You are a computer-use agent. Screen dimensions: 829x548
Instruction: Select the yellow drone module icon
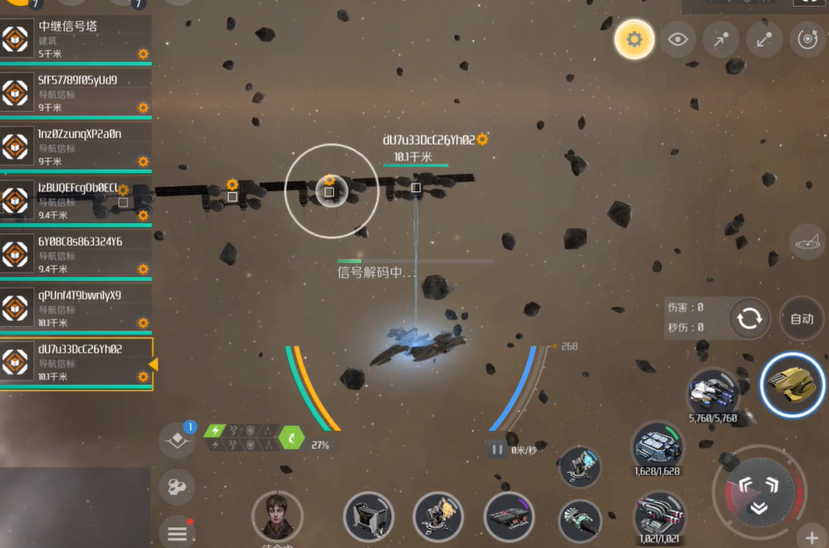tap(793, 384)
